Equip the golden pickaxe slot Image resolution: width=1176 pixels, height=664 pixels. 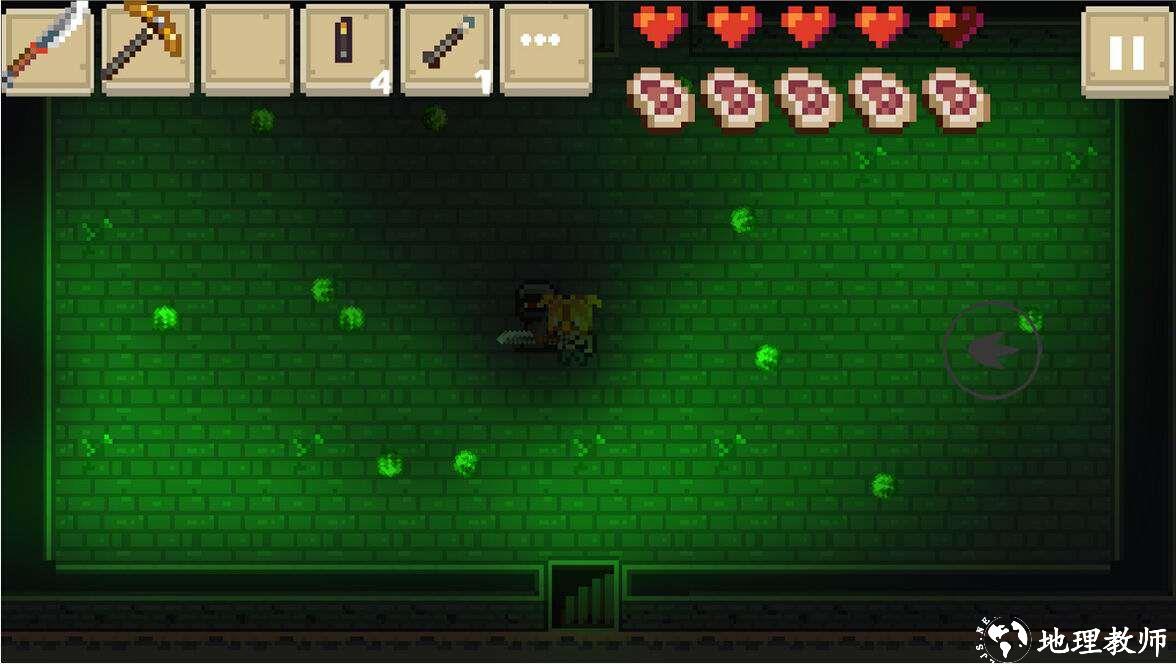click(147, 48)
